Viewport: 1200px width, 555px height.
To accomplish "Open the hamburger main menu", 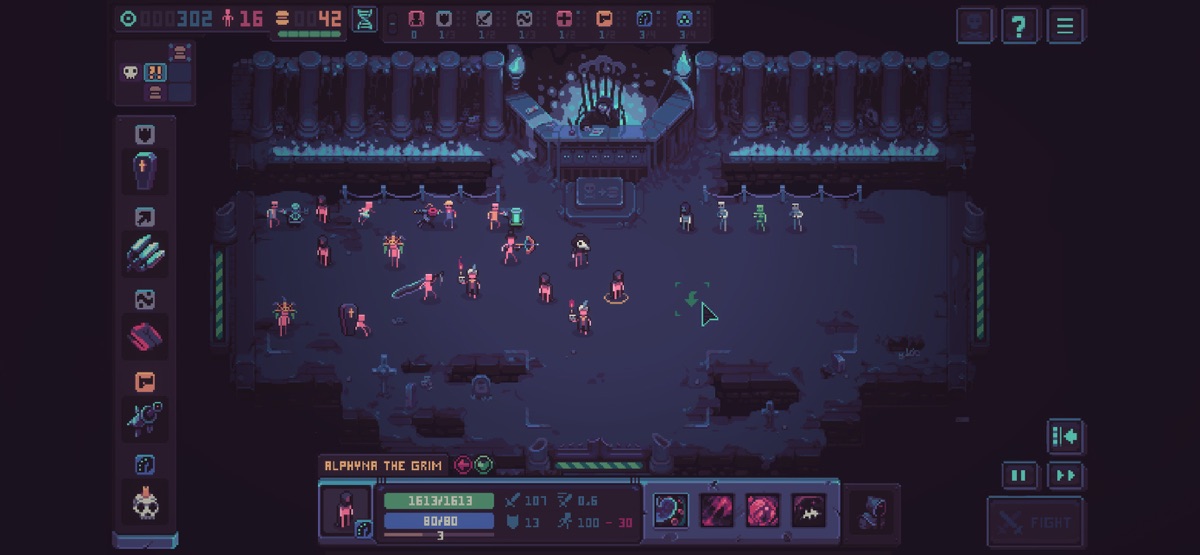I will point(1065,25).
